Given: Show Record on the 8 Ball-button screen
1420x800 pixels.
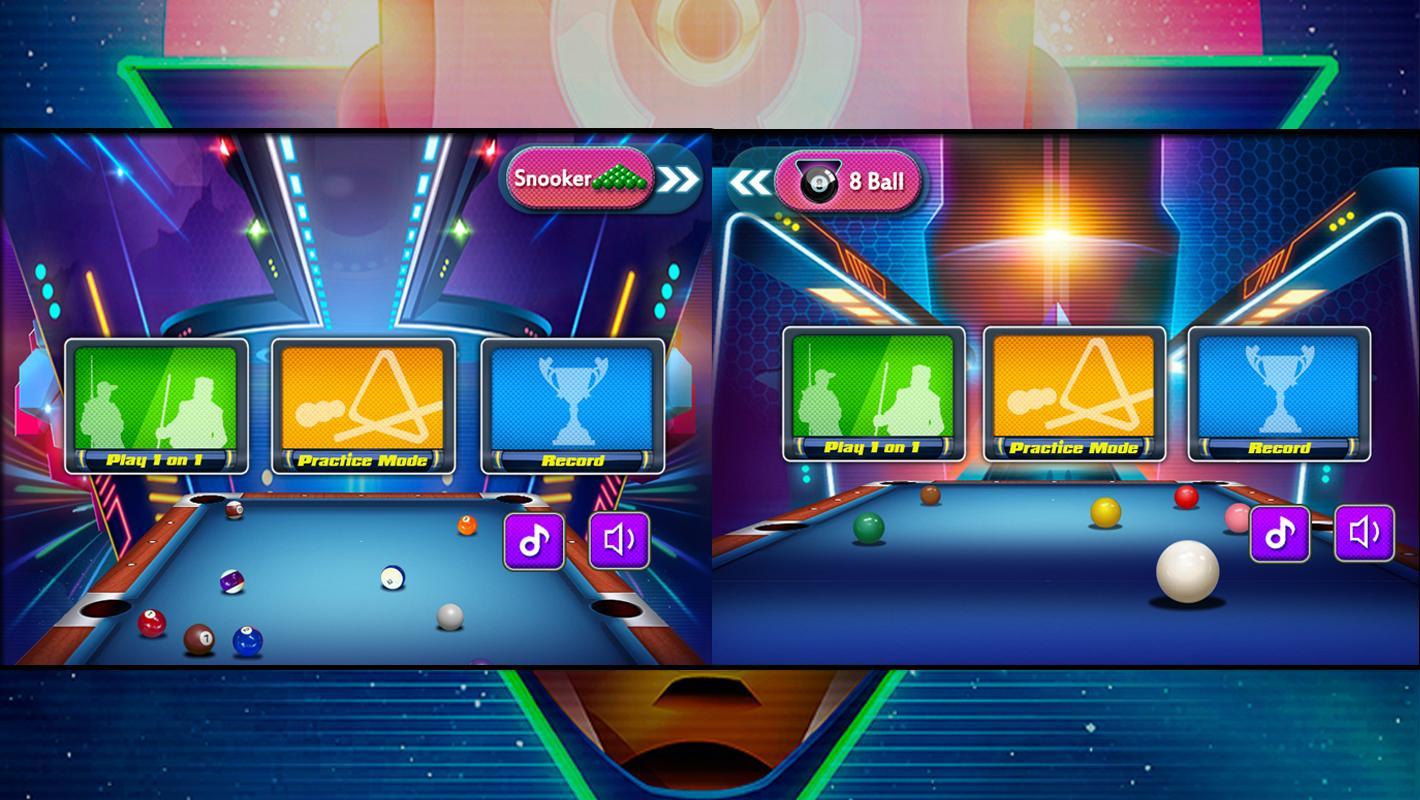Looking at the screenshot, I should point(1279,394).
